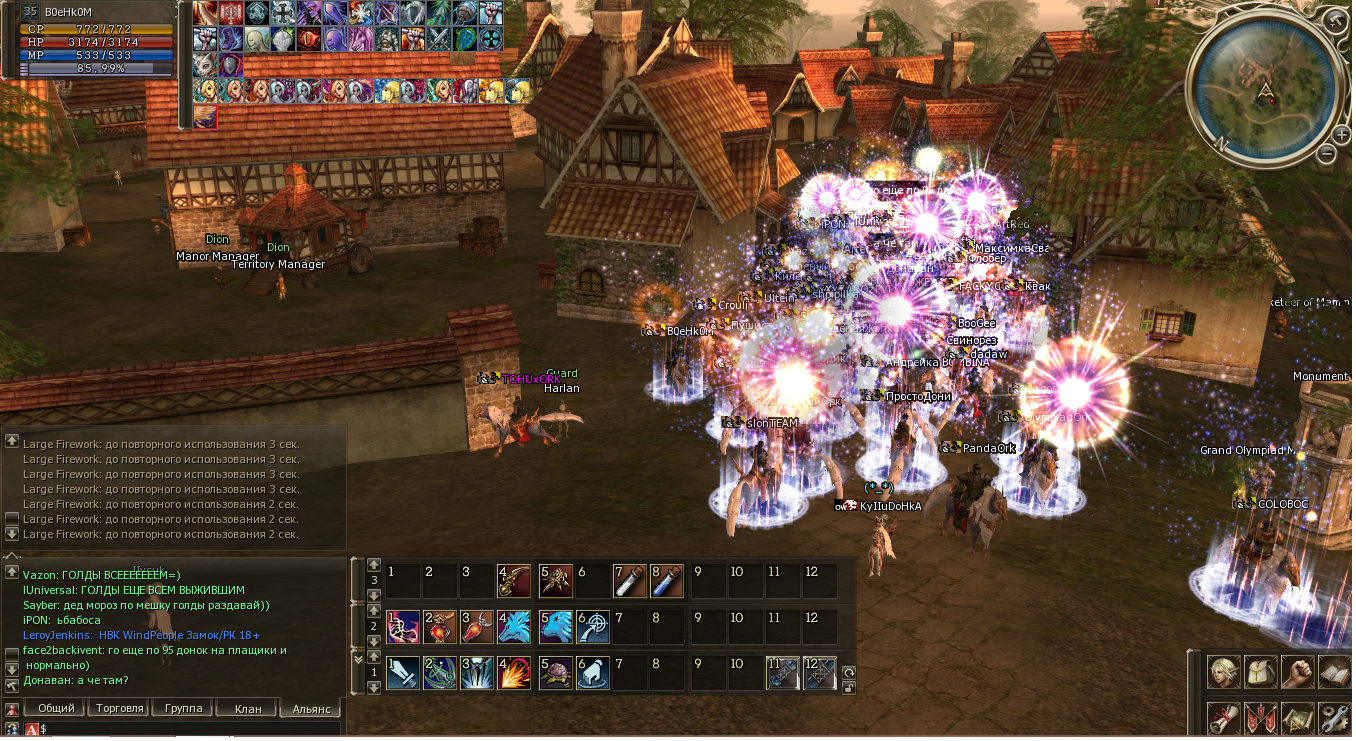Open the inventory backpack icon

coord(1260,671)
